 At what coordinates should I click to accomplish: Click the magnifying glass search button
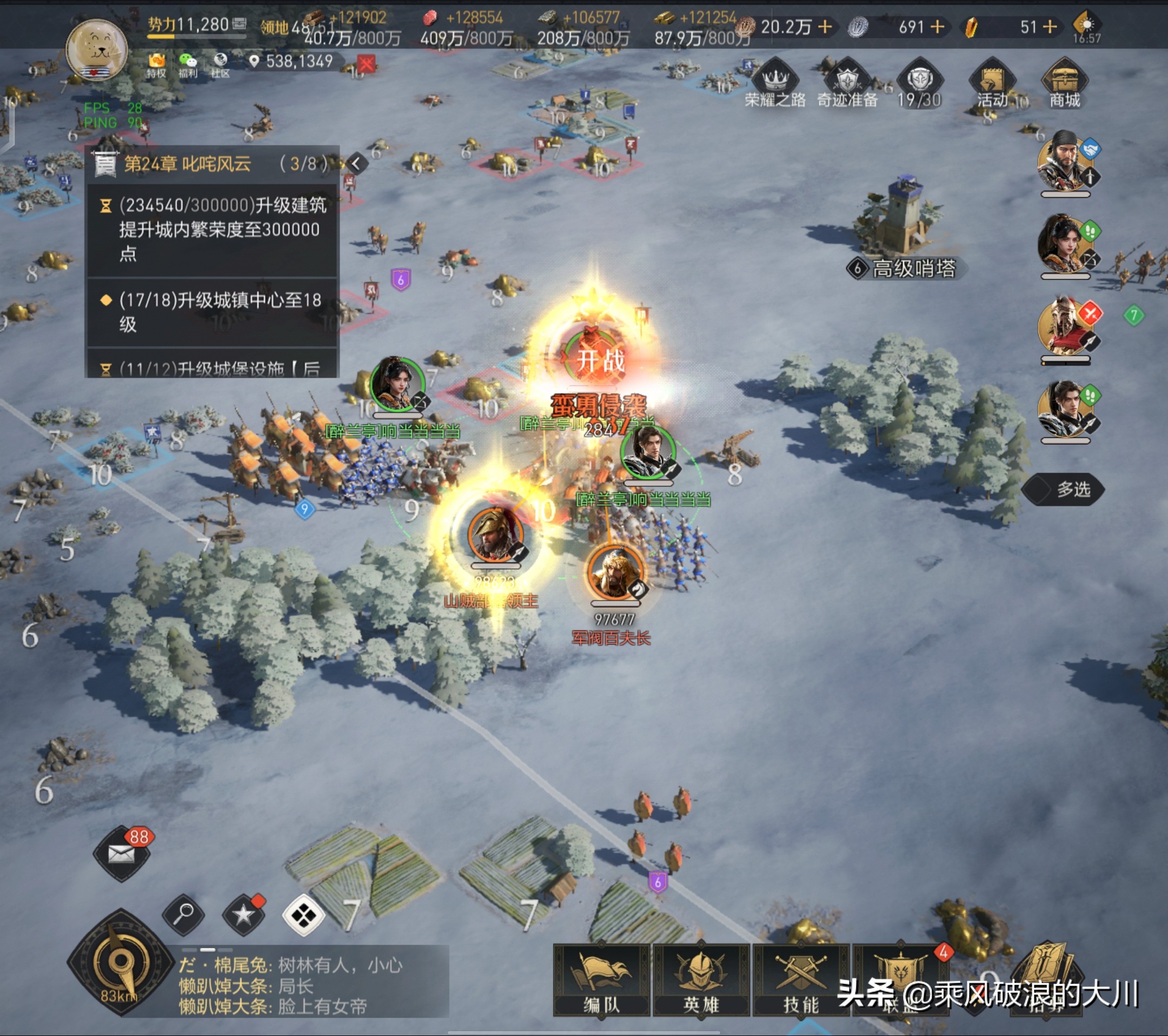click(183, 914)
